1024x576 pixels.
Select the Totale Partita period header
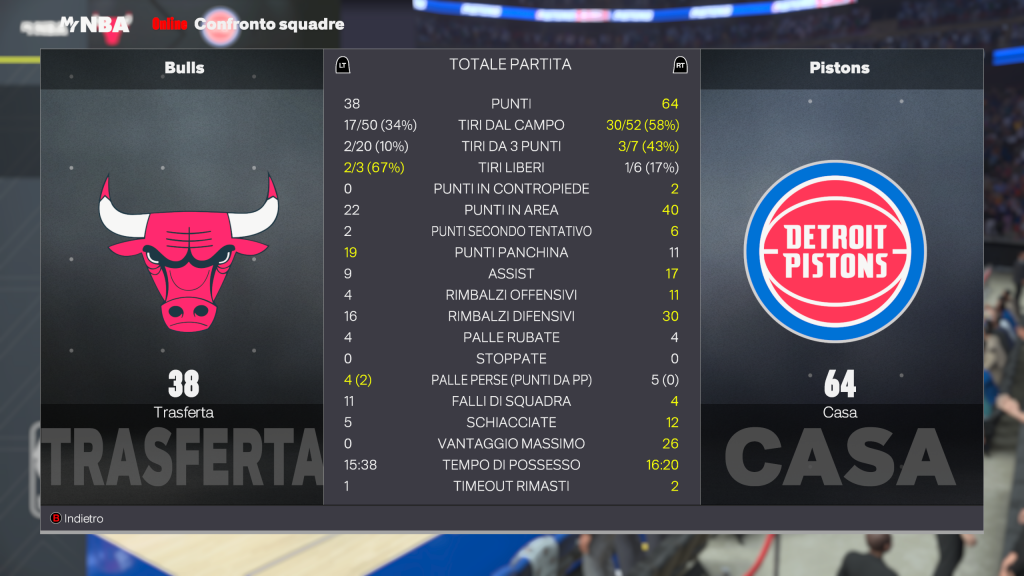(x=510, y=65)
